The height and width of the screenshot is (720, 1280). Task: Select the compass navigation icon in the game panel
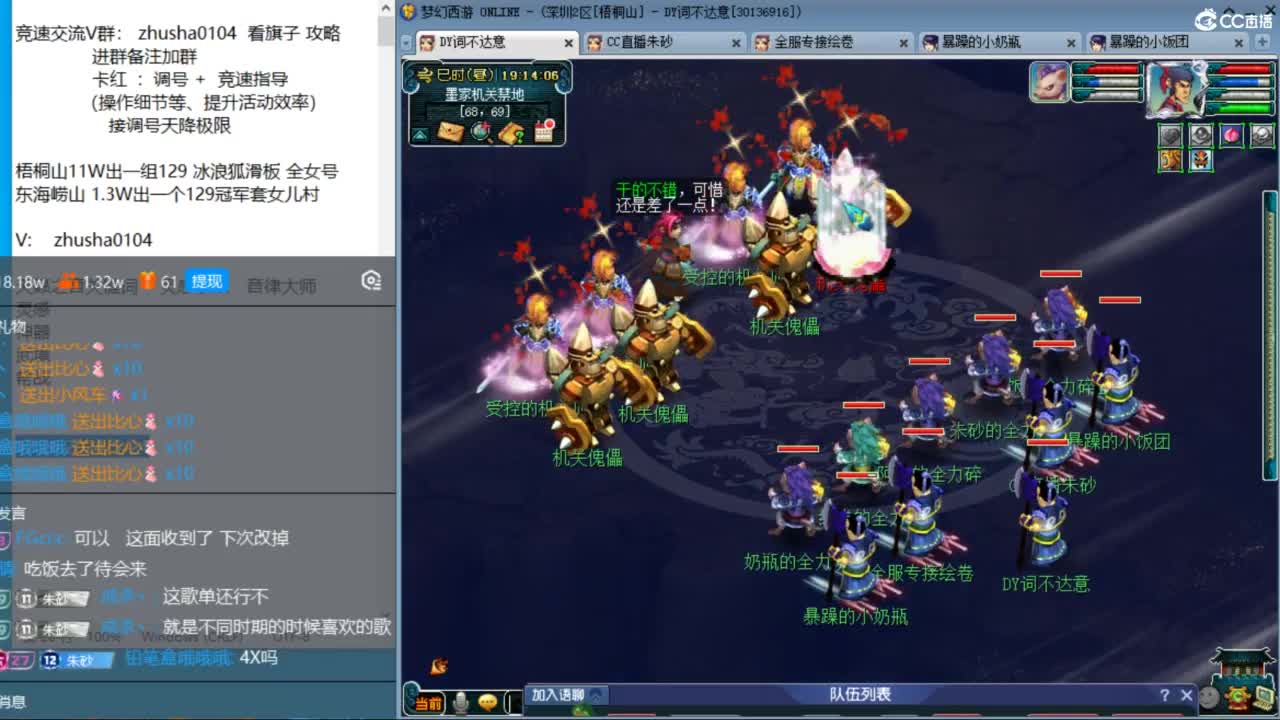[x=480, y=131]
